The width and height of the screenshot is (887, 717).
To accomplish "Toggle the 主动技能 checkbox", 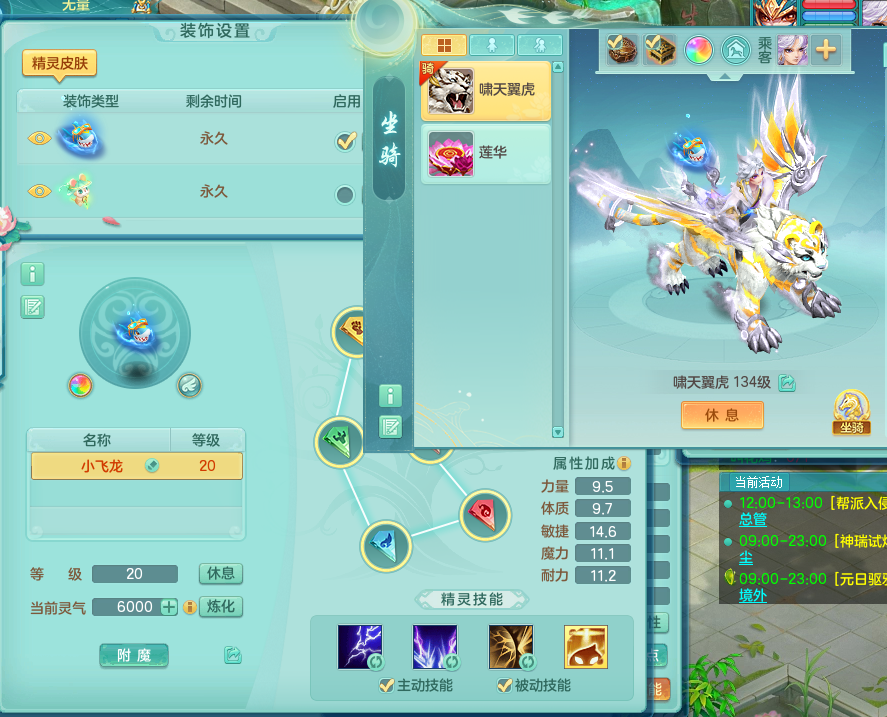I will (386, 686).
